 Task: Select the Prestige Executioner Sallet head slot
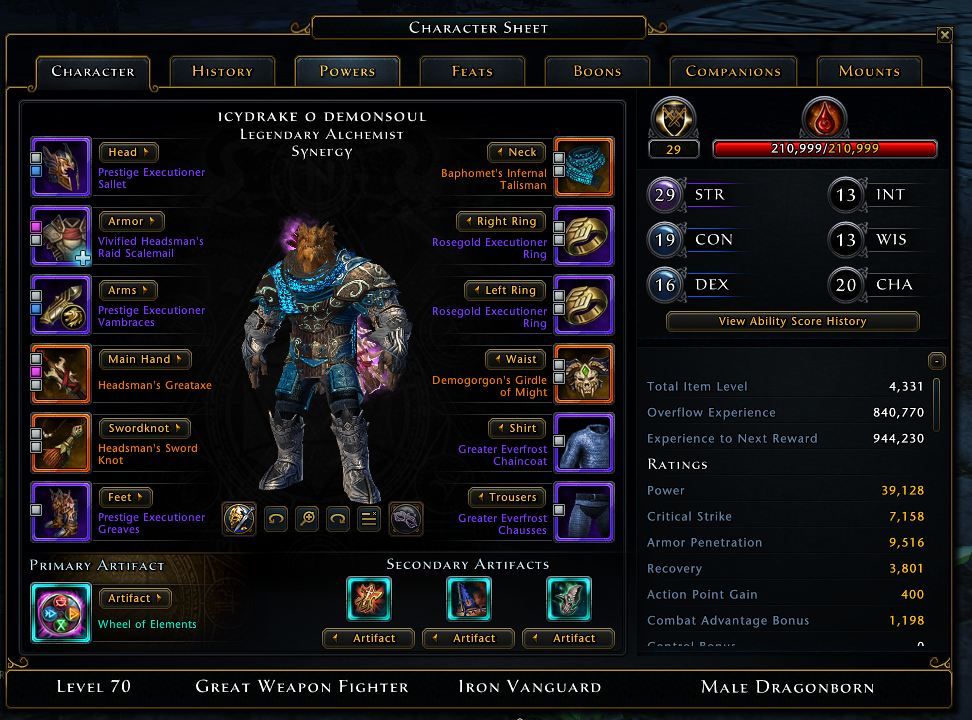pyautogui.click(x=61, y=167)
